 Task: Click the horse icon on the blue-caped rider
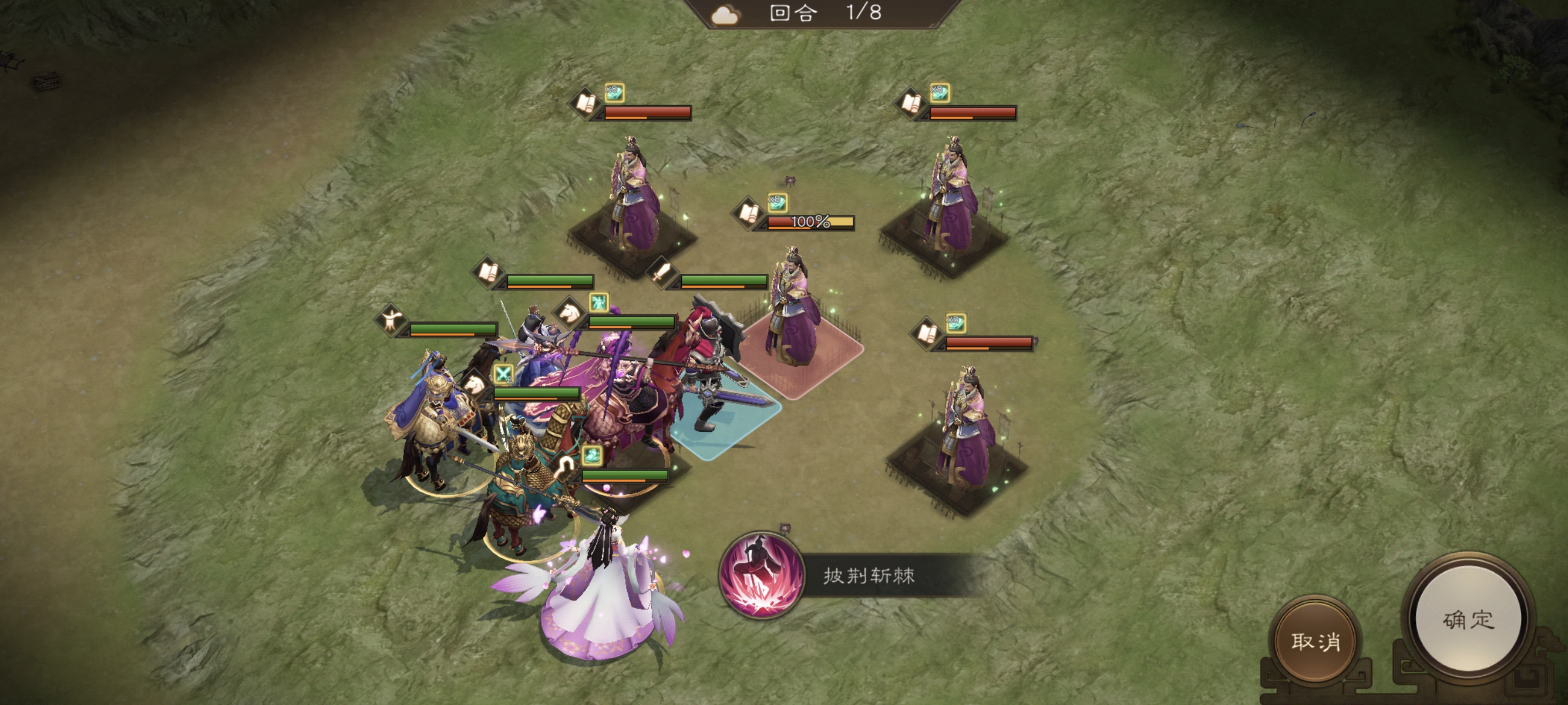473,384
